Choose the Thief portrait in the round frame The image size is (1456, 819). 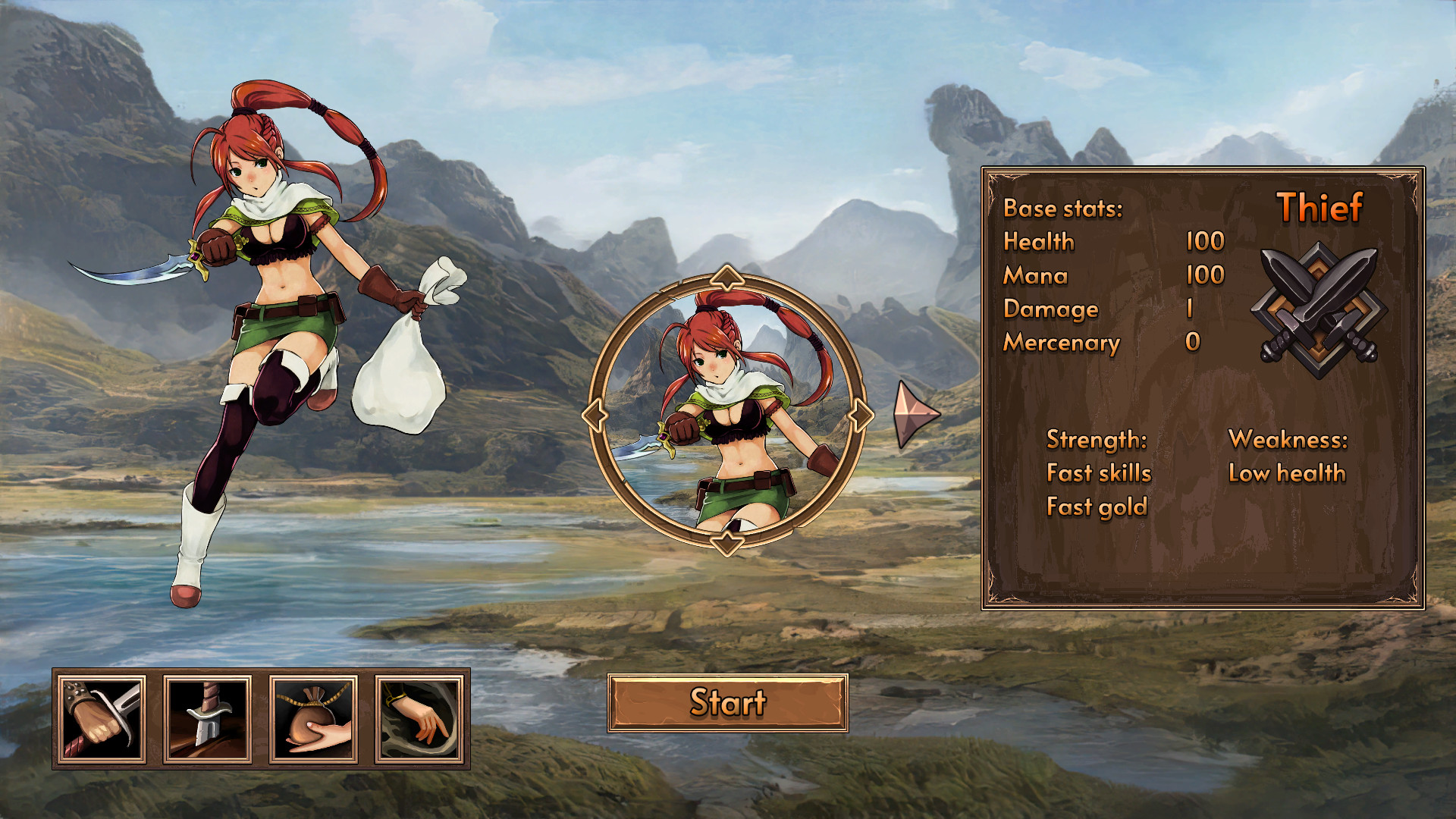pos(727,414)
